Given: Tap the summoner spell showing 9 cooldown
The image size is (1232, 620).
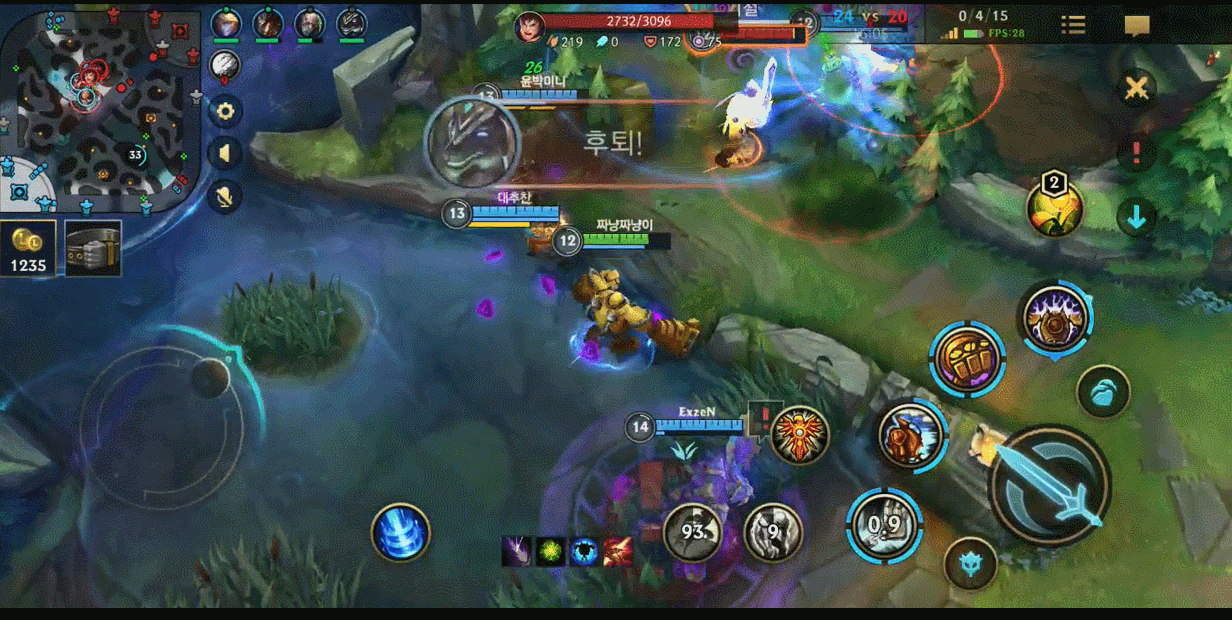Looking at the screenshot, I should (773, 532).
